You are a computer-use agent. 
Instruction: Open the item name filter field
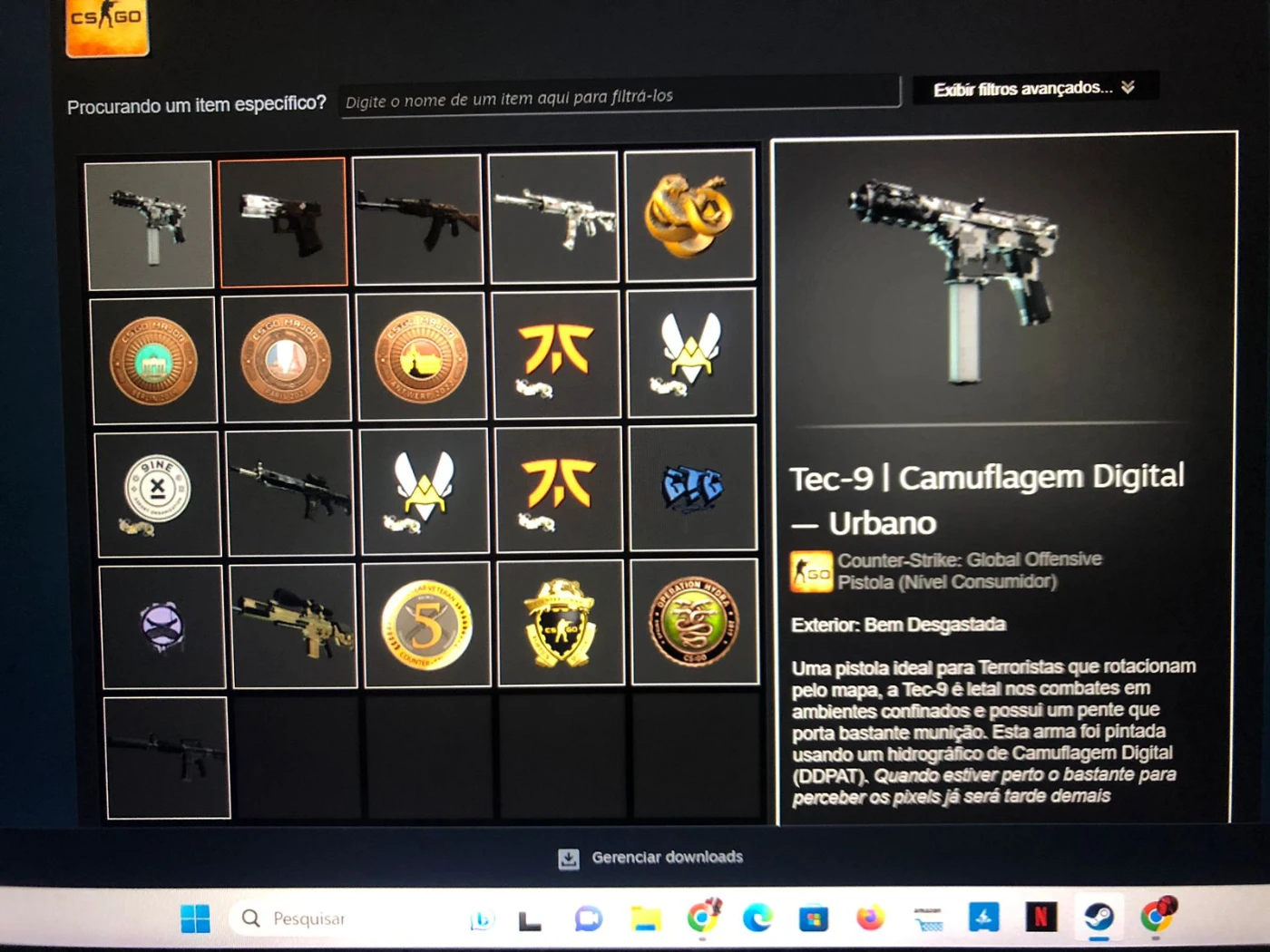pos(620,93)
